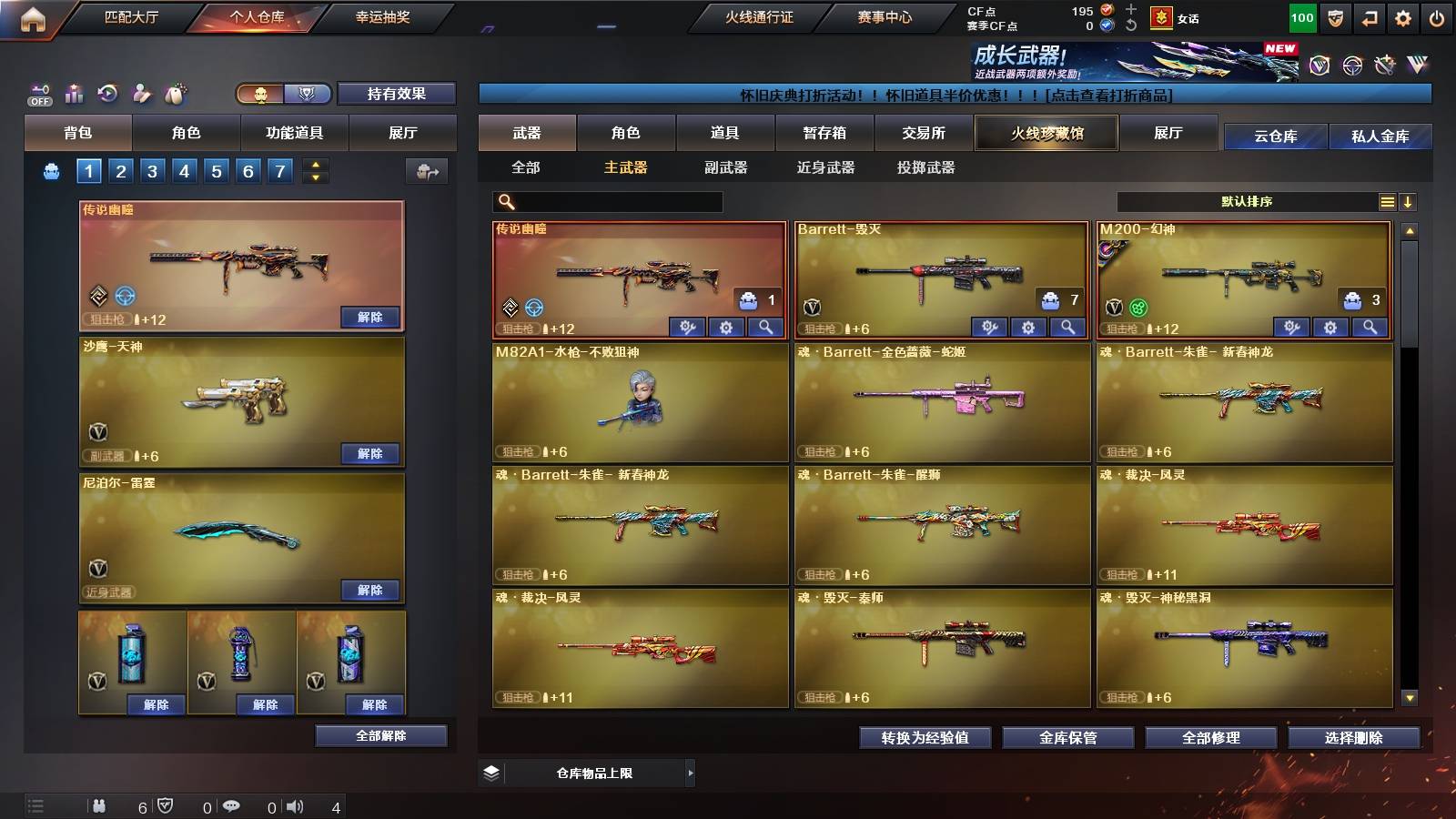Click the friends icon in the bottom status bar
This screenshot has height=819, width=1456.
pos(100,805)
